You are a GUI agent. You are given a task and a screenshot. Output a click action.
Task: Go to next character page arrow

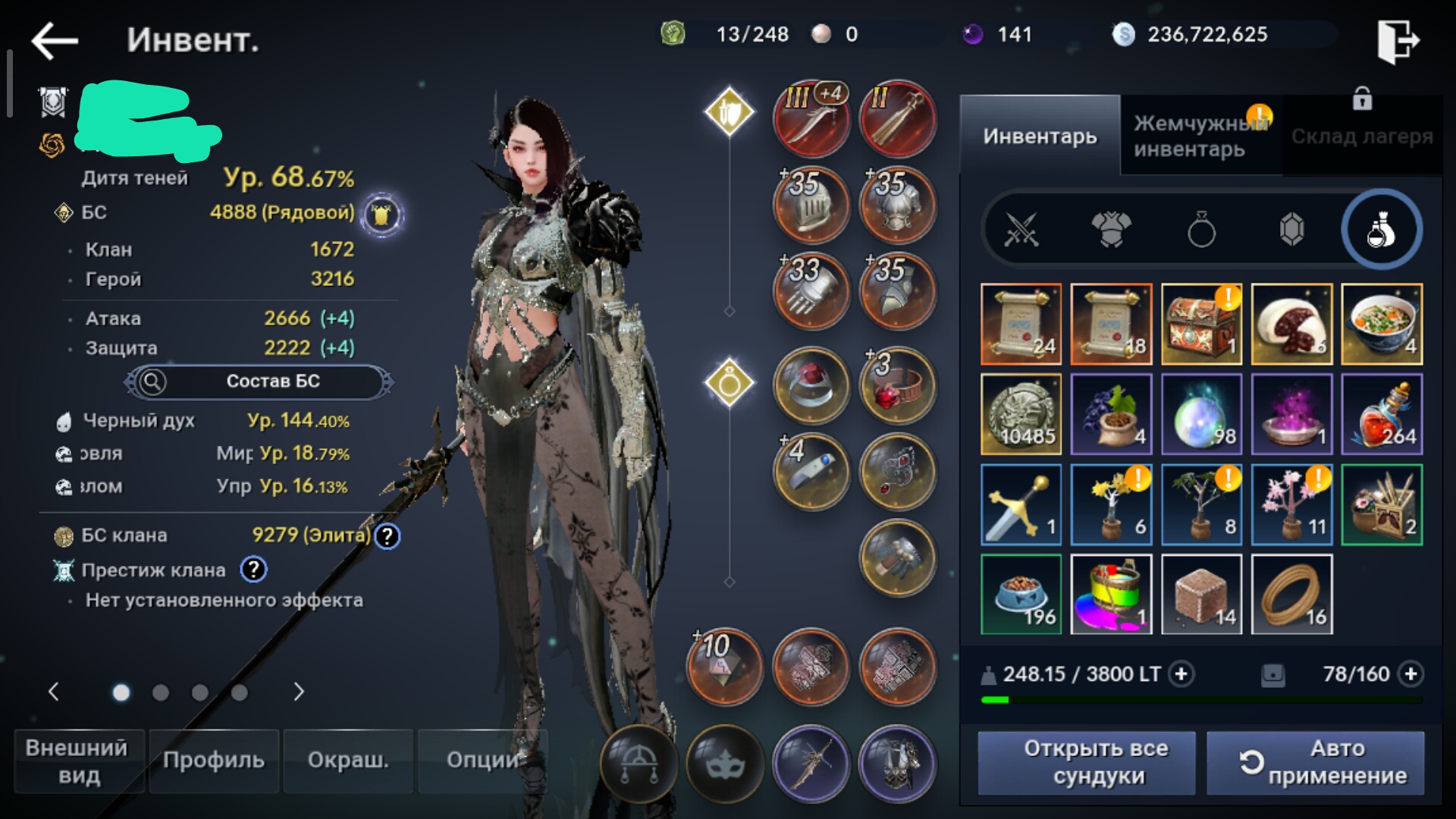coord(299,692)
